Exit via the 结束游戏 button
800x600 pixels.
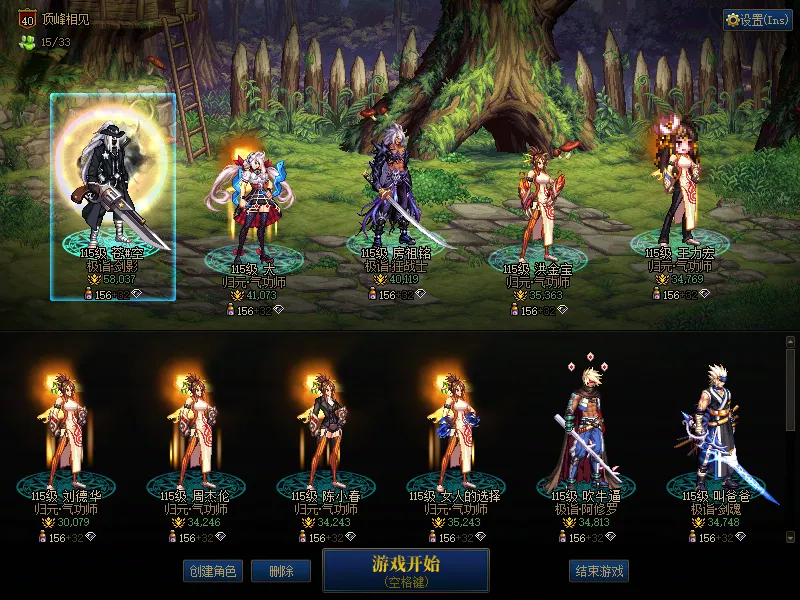point(599,571)
